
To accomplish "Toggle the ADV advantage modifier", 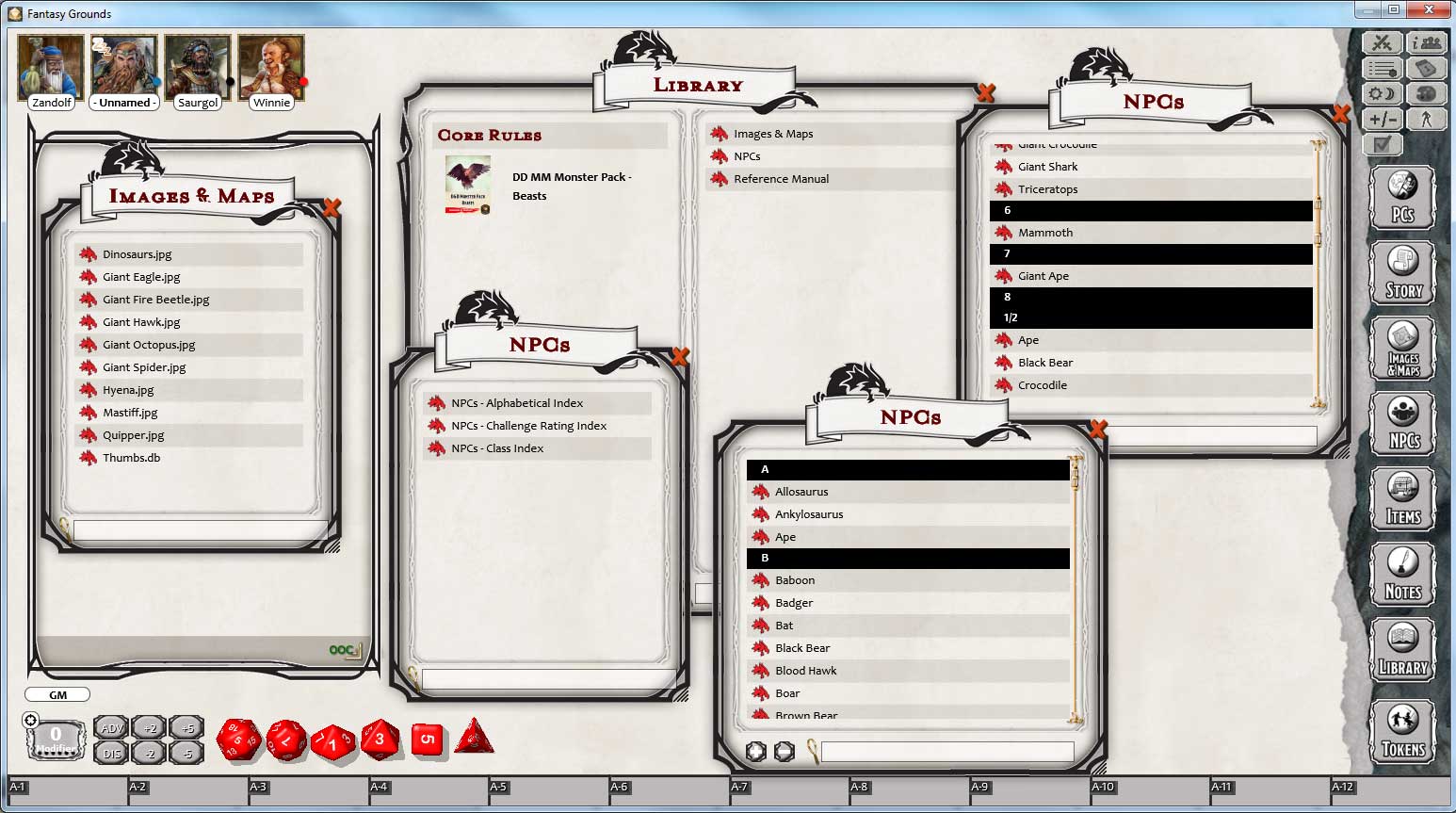I will click(x=110, y=726).
